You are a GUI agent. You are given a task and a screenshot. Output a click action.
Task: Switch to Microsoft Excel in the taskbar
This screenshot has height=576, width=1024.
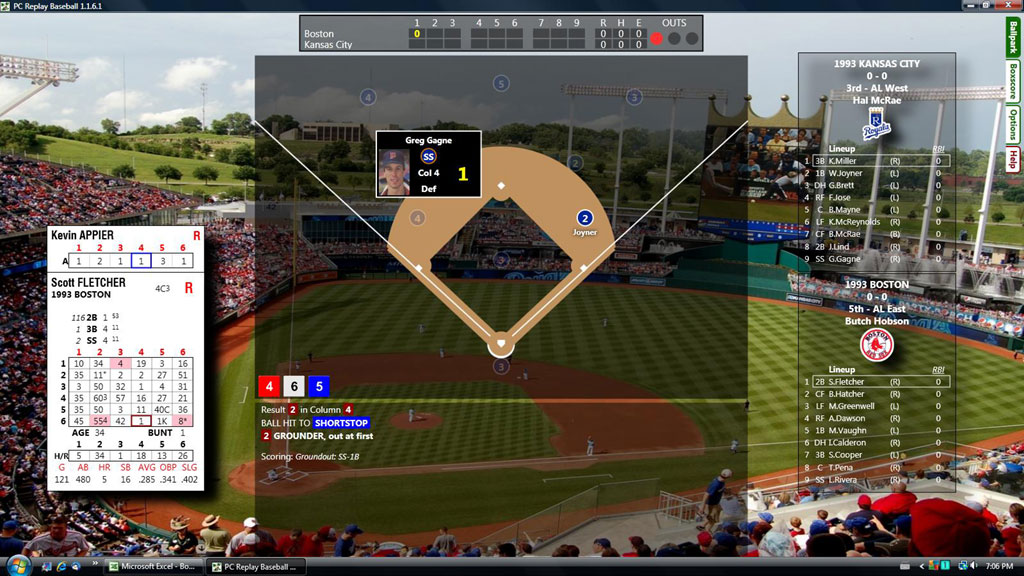[152, 567]
